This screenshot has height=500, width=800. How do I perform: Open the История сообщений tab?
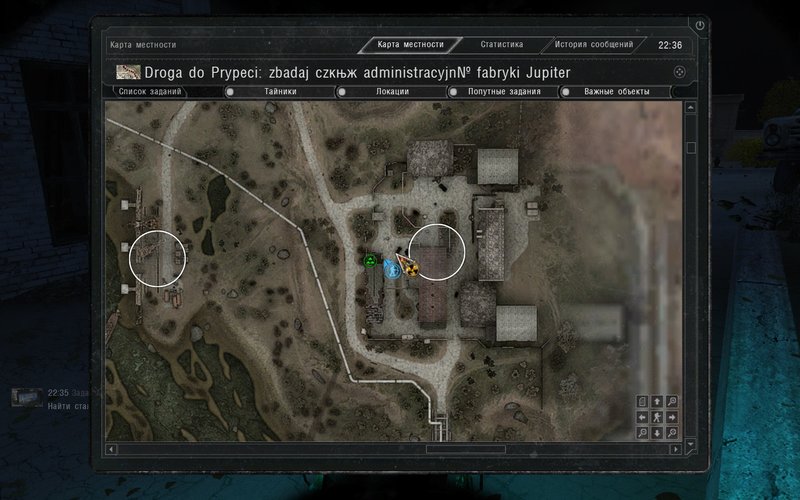point(594,45)
